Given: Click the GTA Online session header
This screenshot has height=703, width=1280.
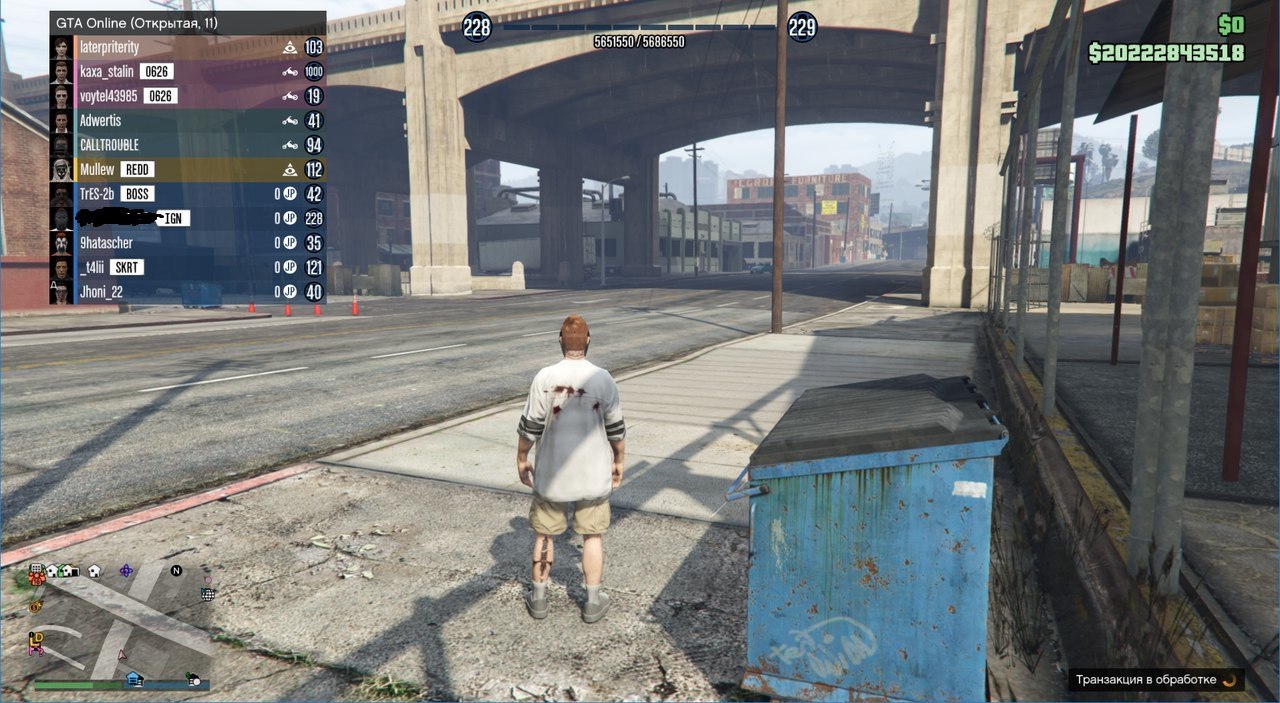Looking at the screenshot, I should (x=188, y=23).
